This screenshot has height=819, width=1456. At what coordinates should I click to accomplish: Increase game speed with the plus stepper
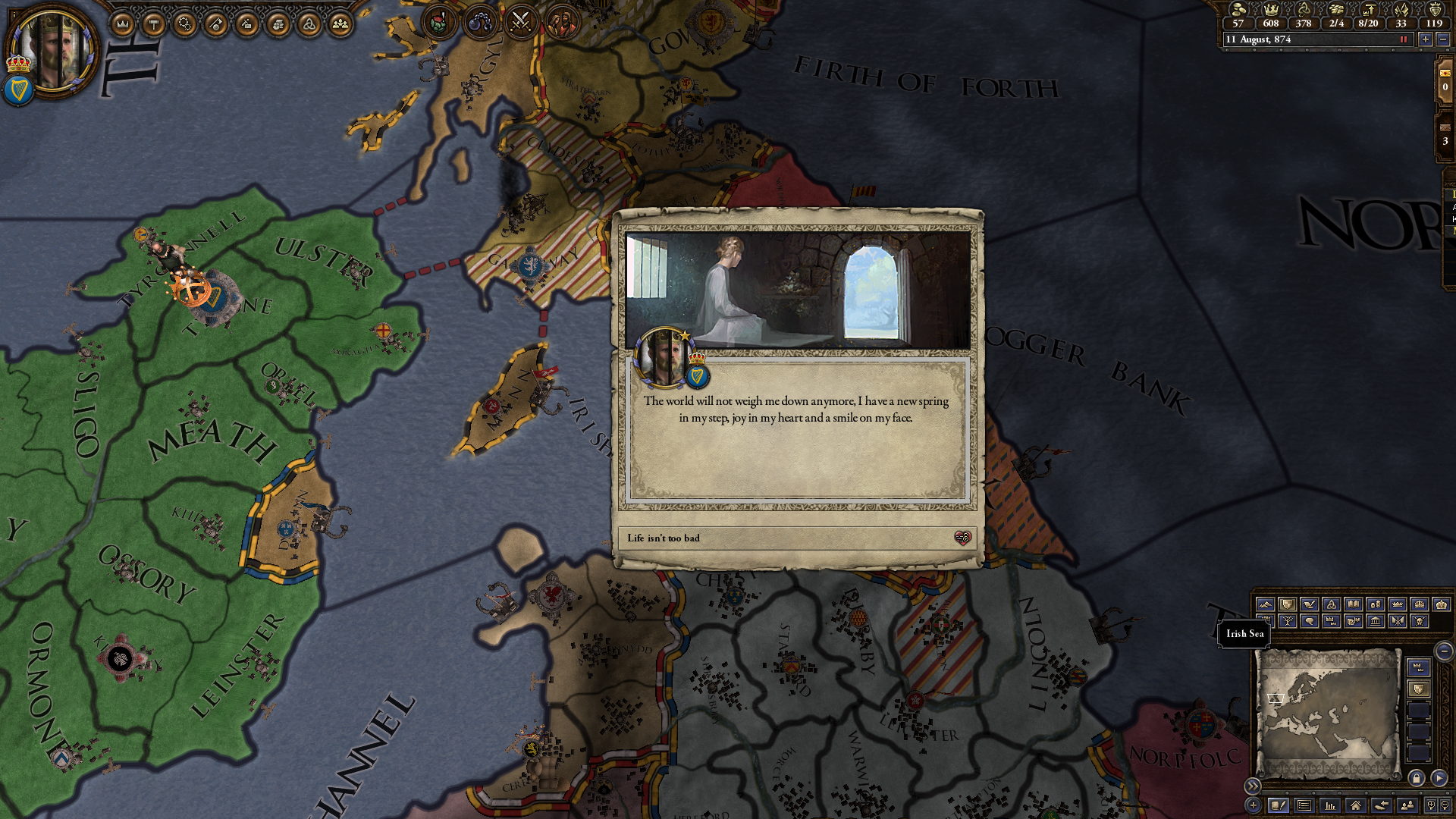[x=1426, y=39]
